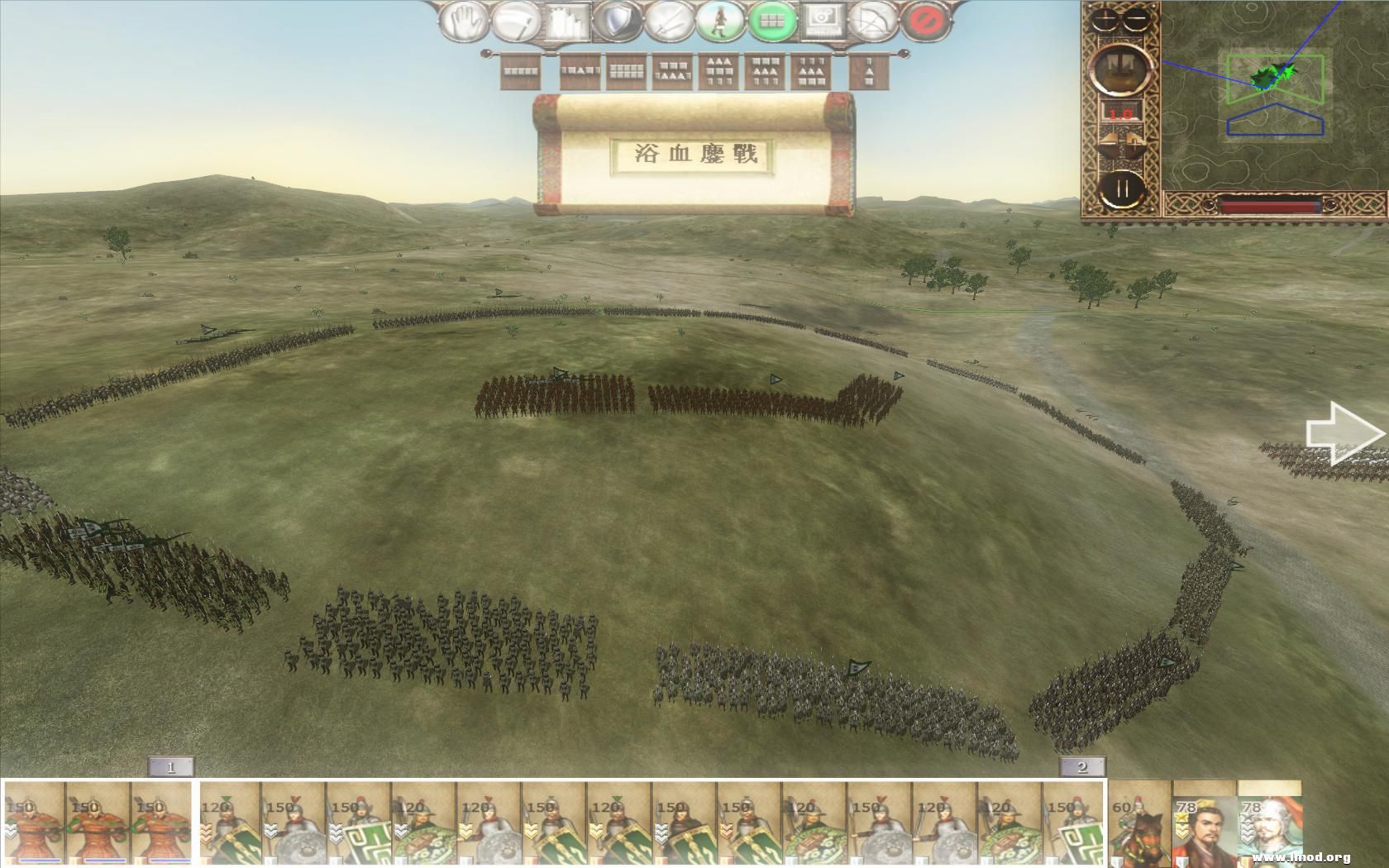Toggle run mode with the walking soldier icon
Screen dimensions: 1389x868
click(x=720, y=21)
